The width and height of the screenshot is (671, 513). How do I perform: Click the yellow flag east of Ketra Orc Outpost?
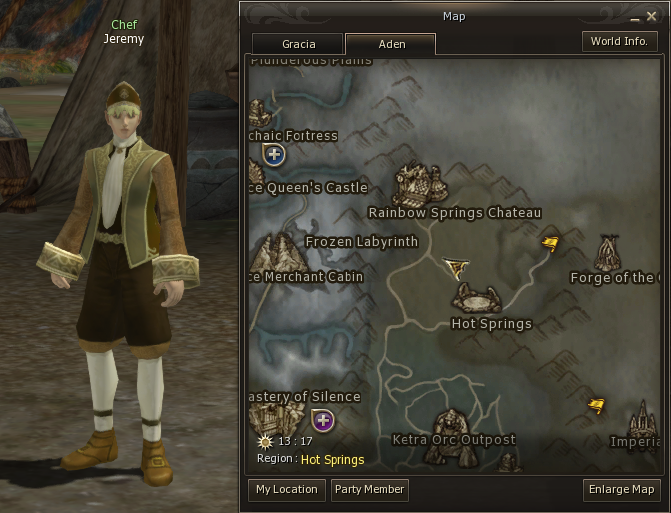click(x=597, y=405)
